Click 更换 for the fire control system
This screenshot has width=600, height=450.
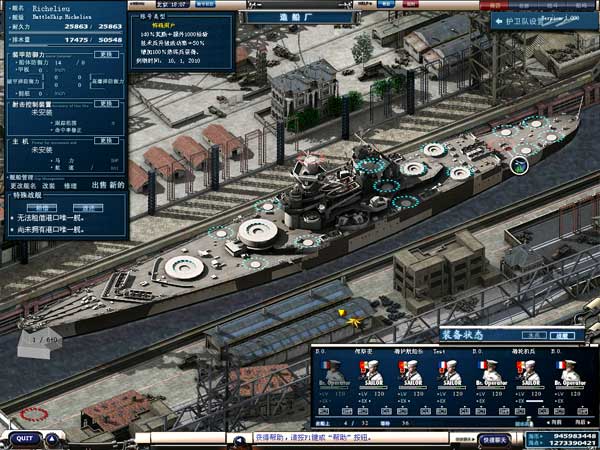point(106,103)
